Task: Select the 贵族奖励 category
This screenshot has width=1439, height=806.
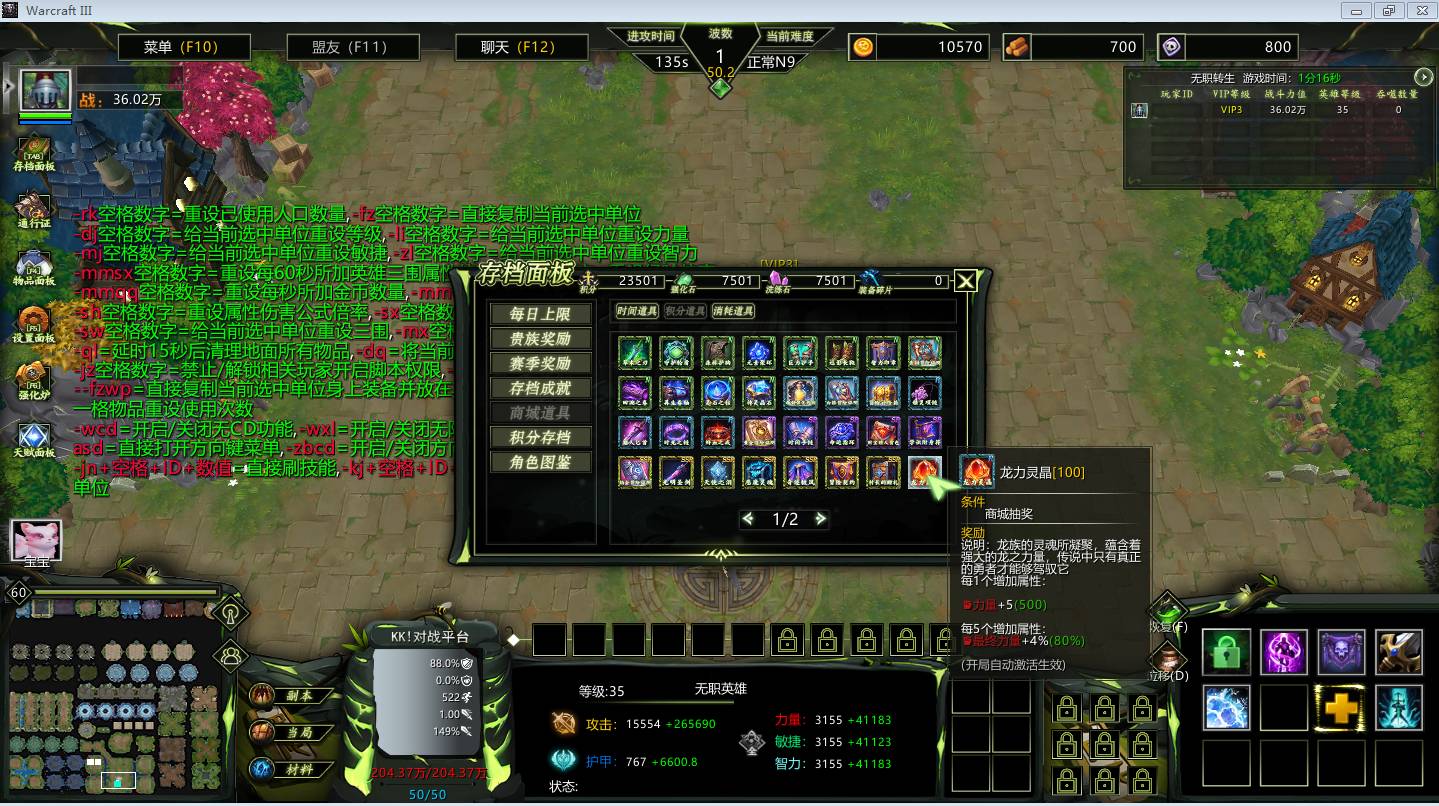Action: pos(540,339)
